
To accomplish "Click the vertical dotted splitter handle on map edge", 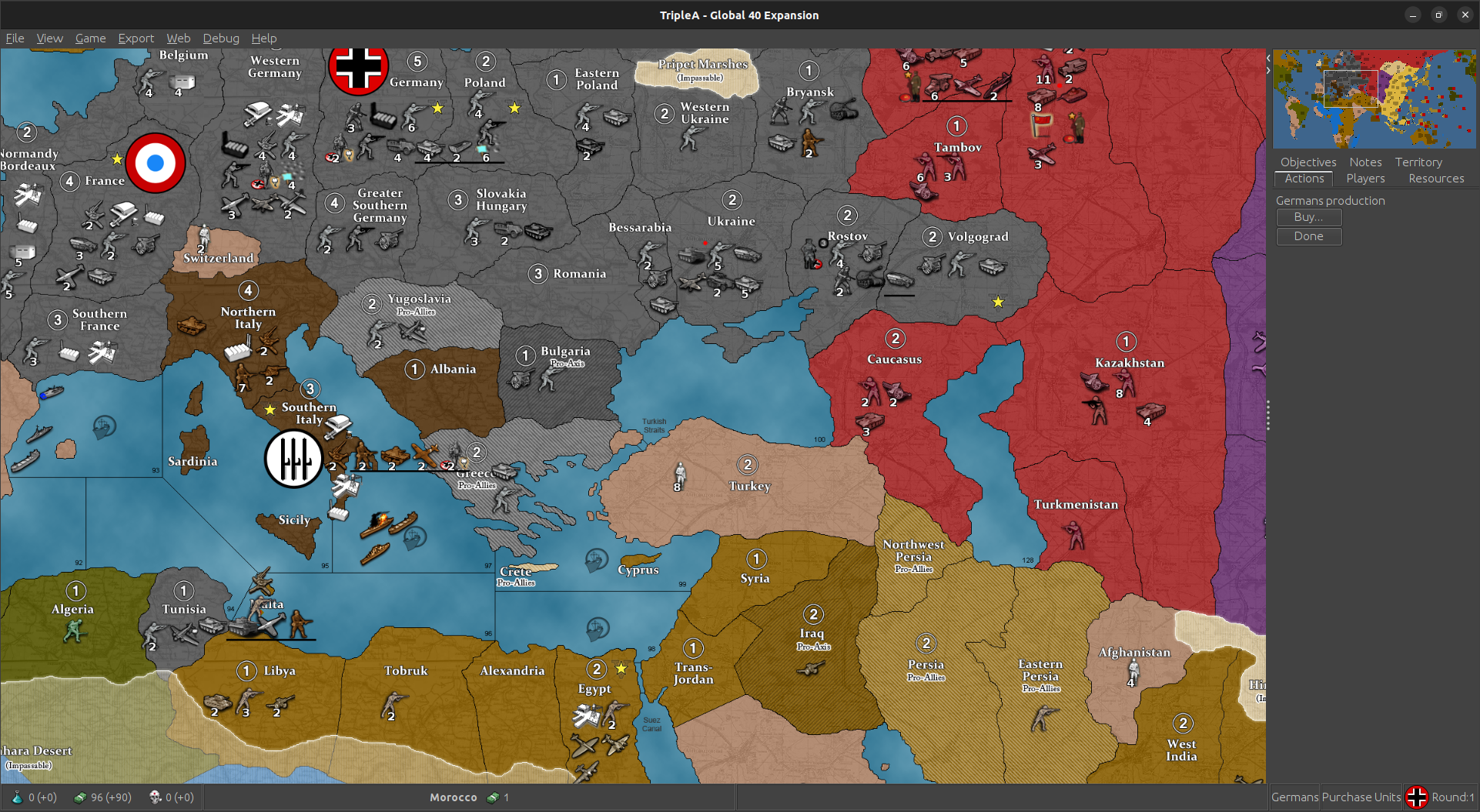I will [x=1267, y=416].
